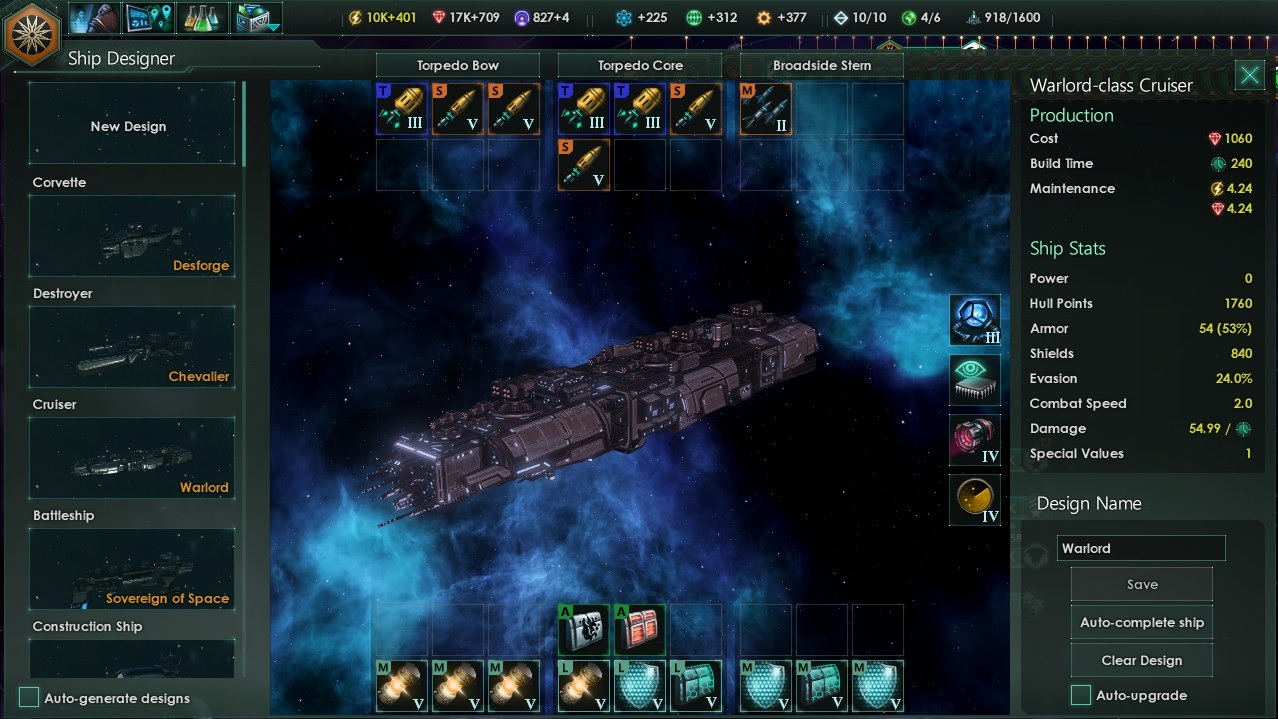Enable the Auto-upgrade checkbox
Screen dimensions: 1278x719
(x=1081, y=695)
